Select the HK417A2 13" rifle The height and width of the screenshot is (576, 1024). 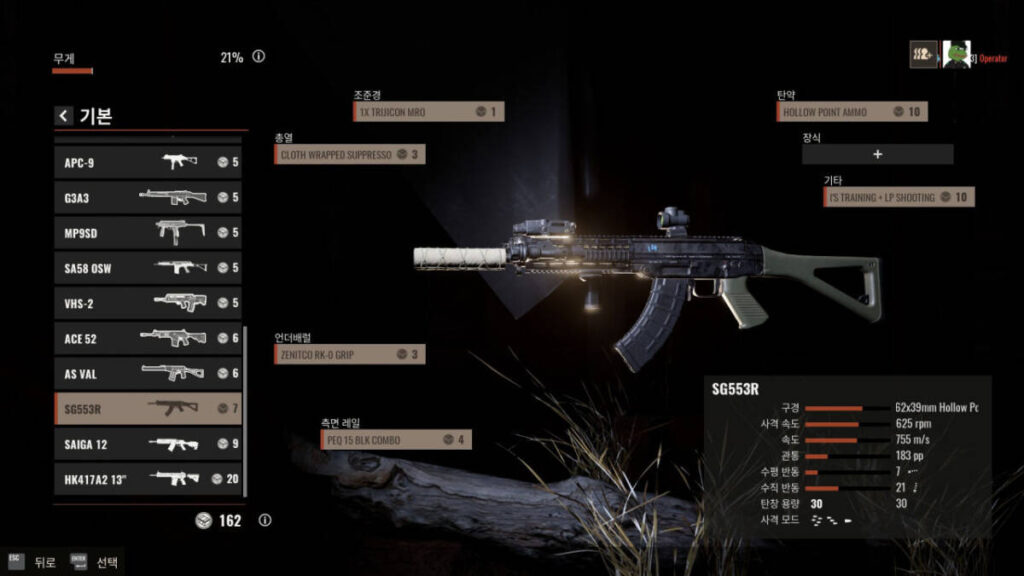tap(148, 478)
